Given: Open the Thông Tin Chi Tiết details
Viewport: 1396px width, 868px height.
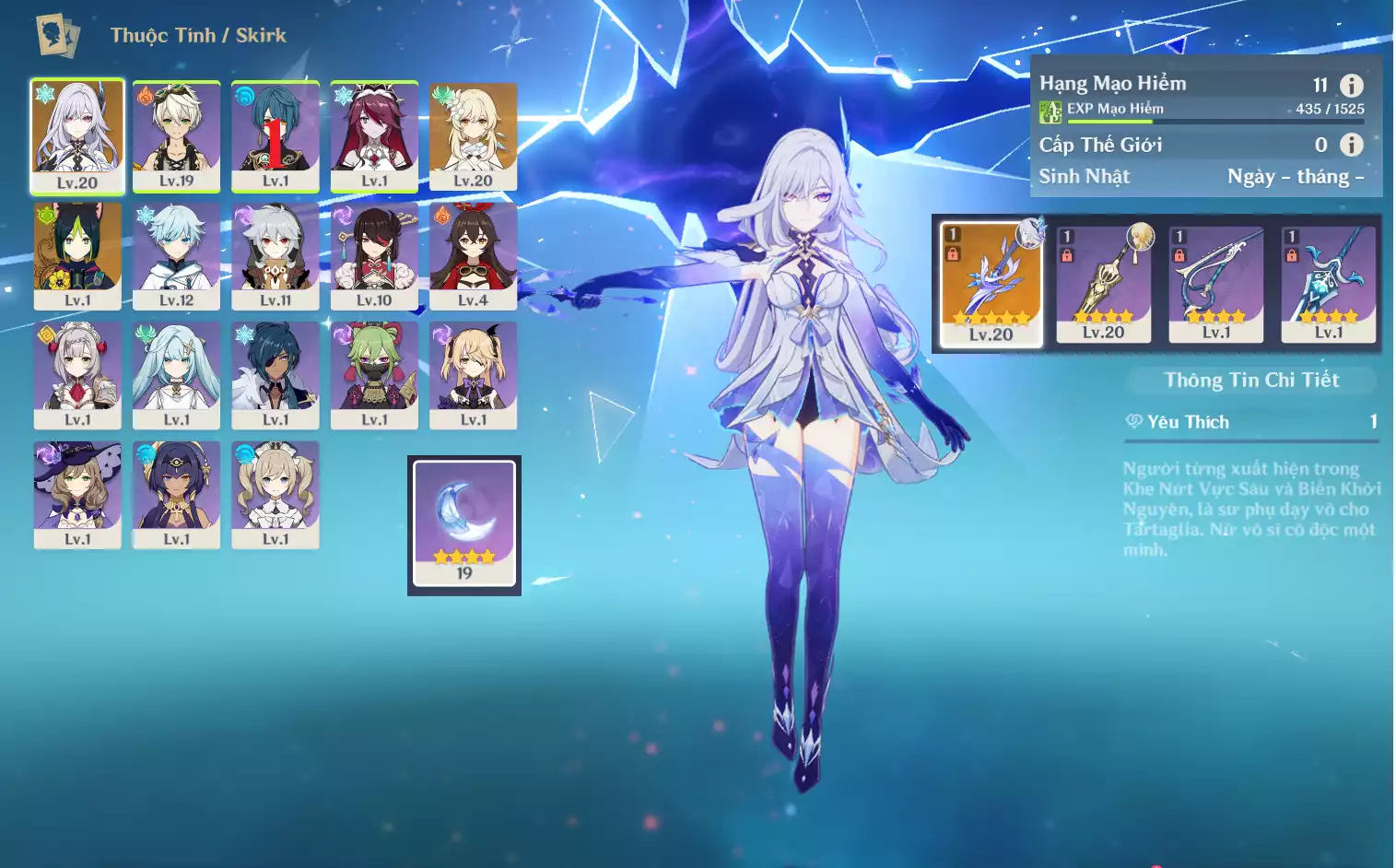Looking at the screenshot, I should (1251, 380).
